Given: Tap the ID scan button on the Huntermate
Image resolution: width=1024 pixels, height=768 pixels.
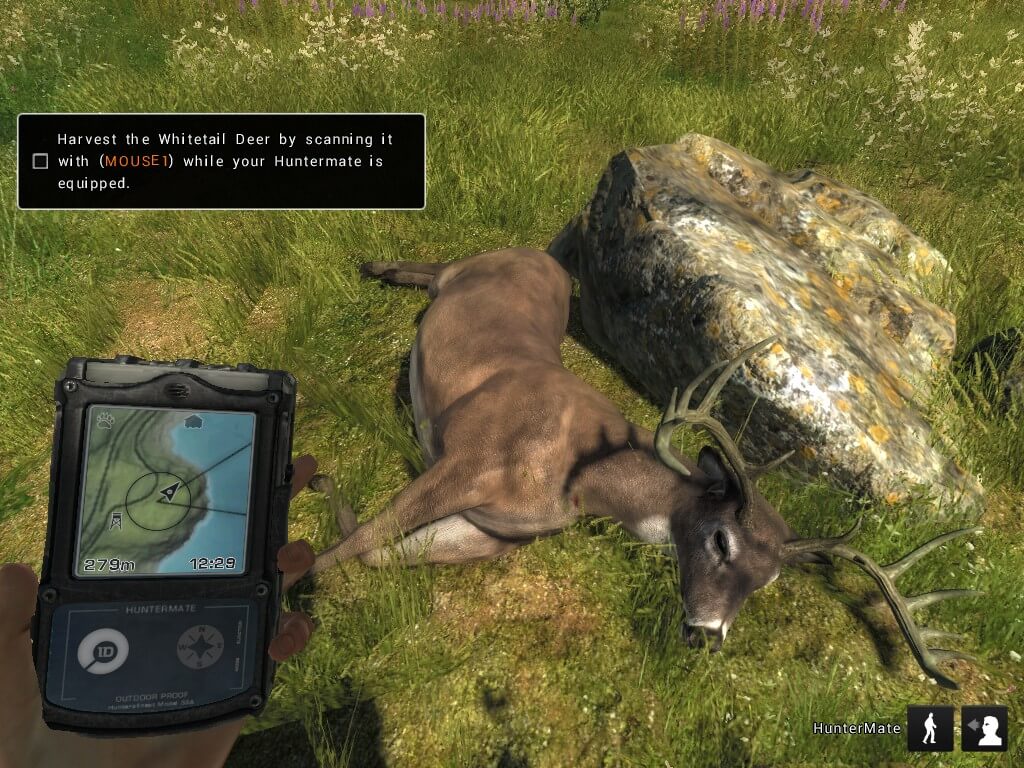Looking at the screenshot, I should 103,652.
